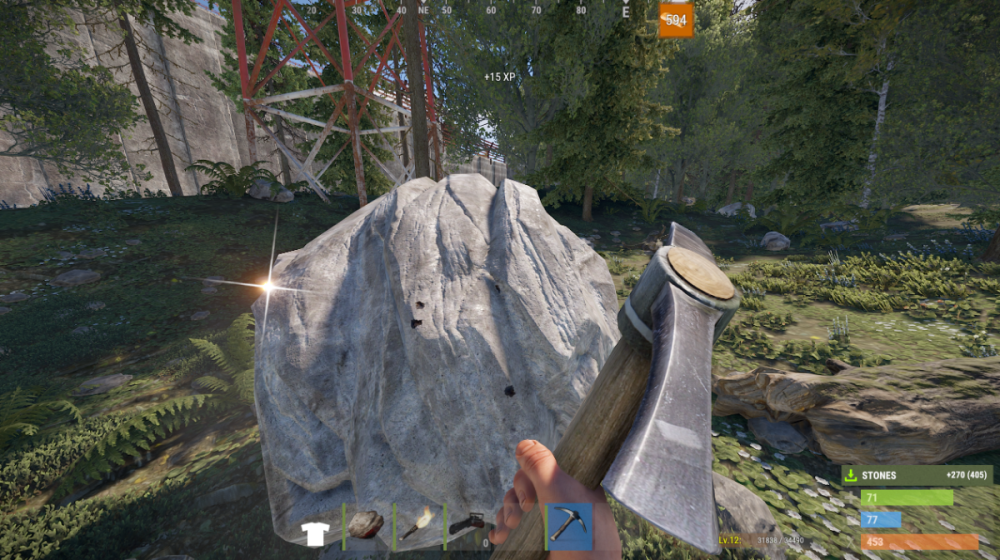This screenshot has width=1000, height=560.
Task: Select the rock in the hotbar
Action: click(366, 526)
